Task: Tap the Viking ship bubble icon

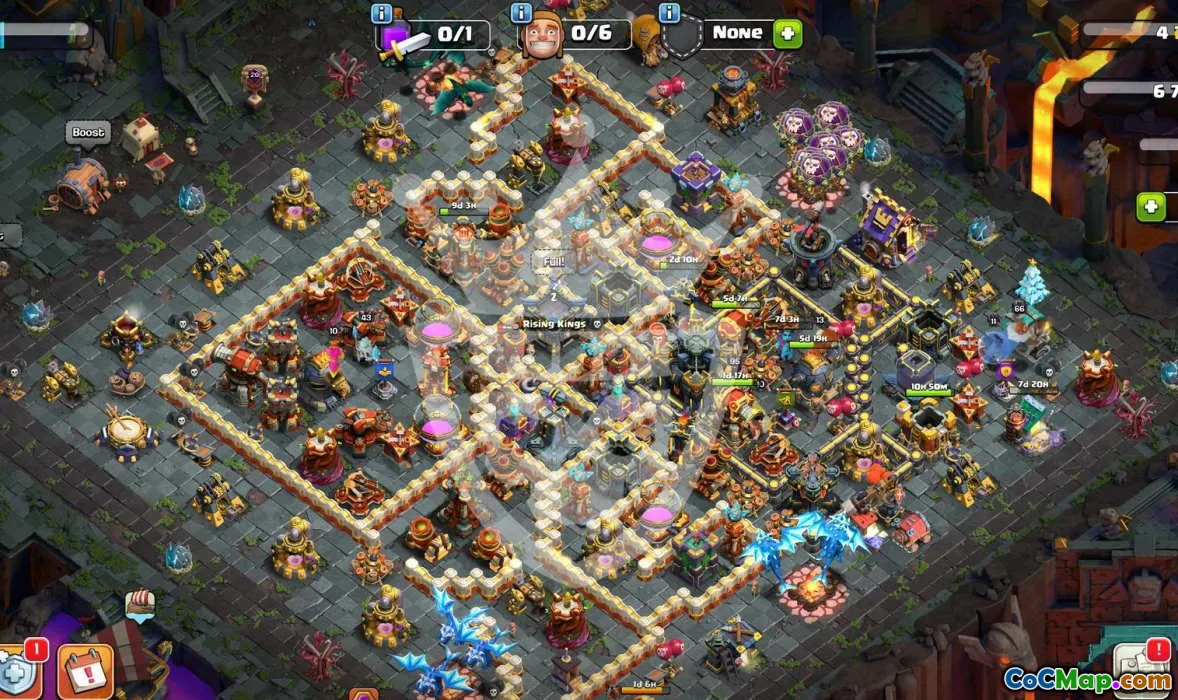Action: [139, 605]
